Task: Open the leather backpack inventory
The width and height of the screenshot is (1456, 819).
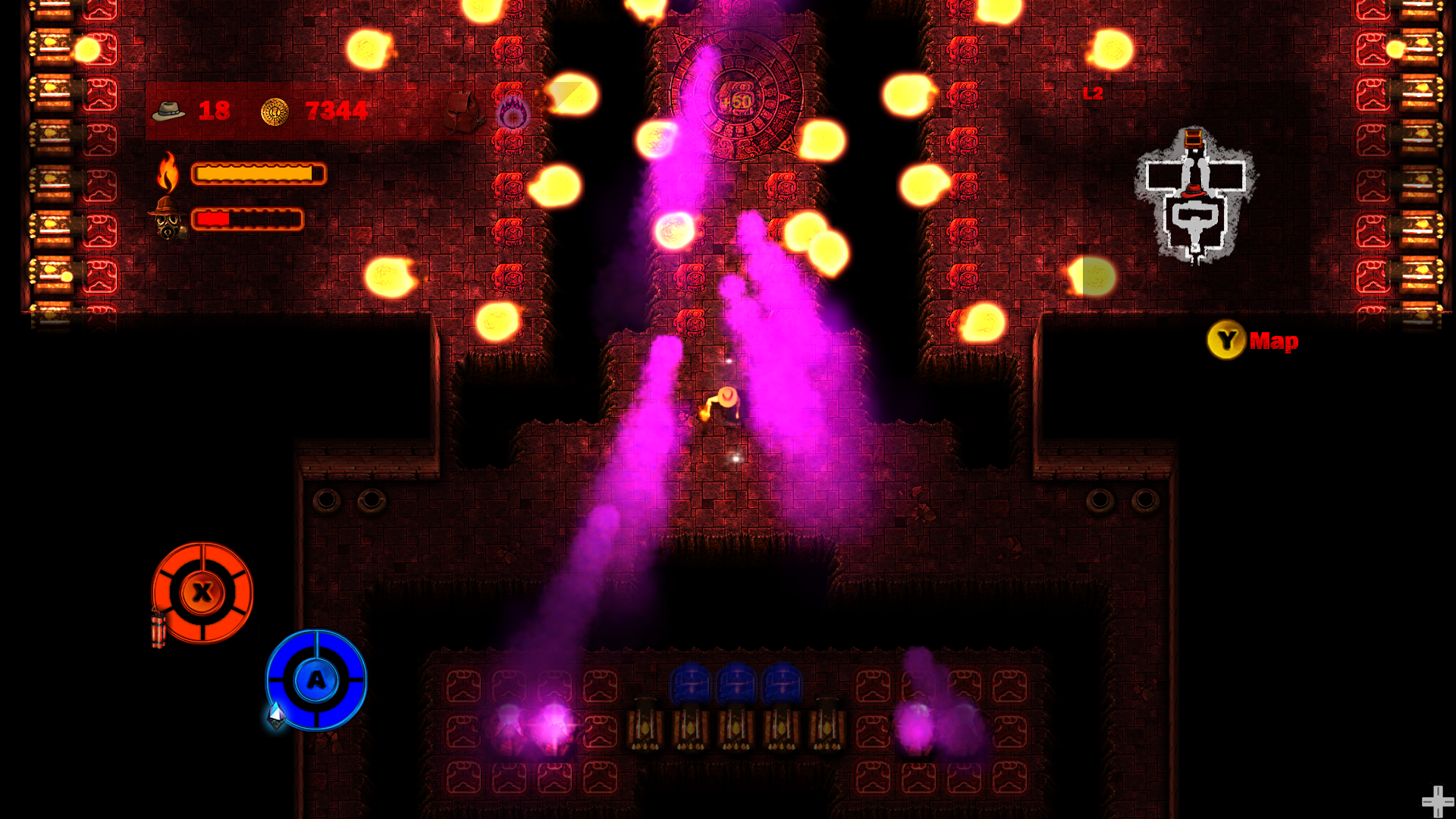Action: click(463, 111)
